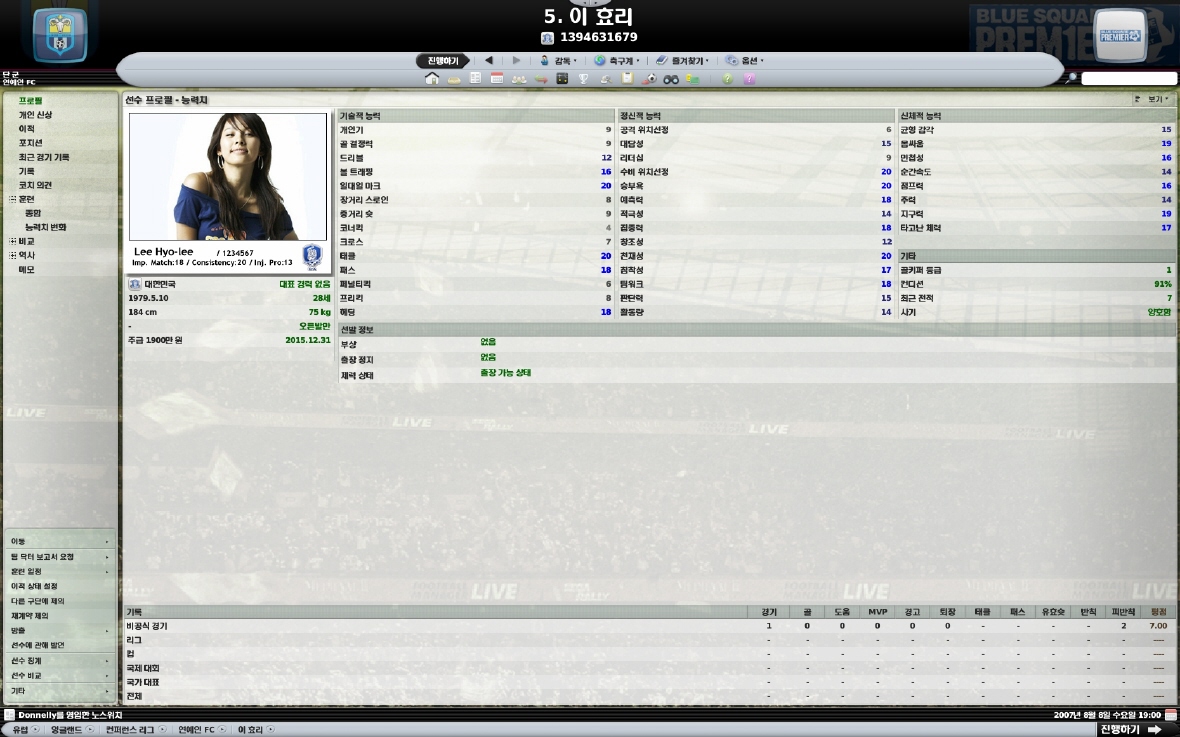Open the 즐겨찾기 bookmarks dropdown
Viewport: 1180px width, 737px height.
(683, 61)
